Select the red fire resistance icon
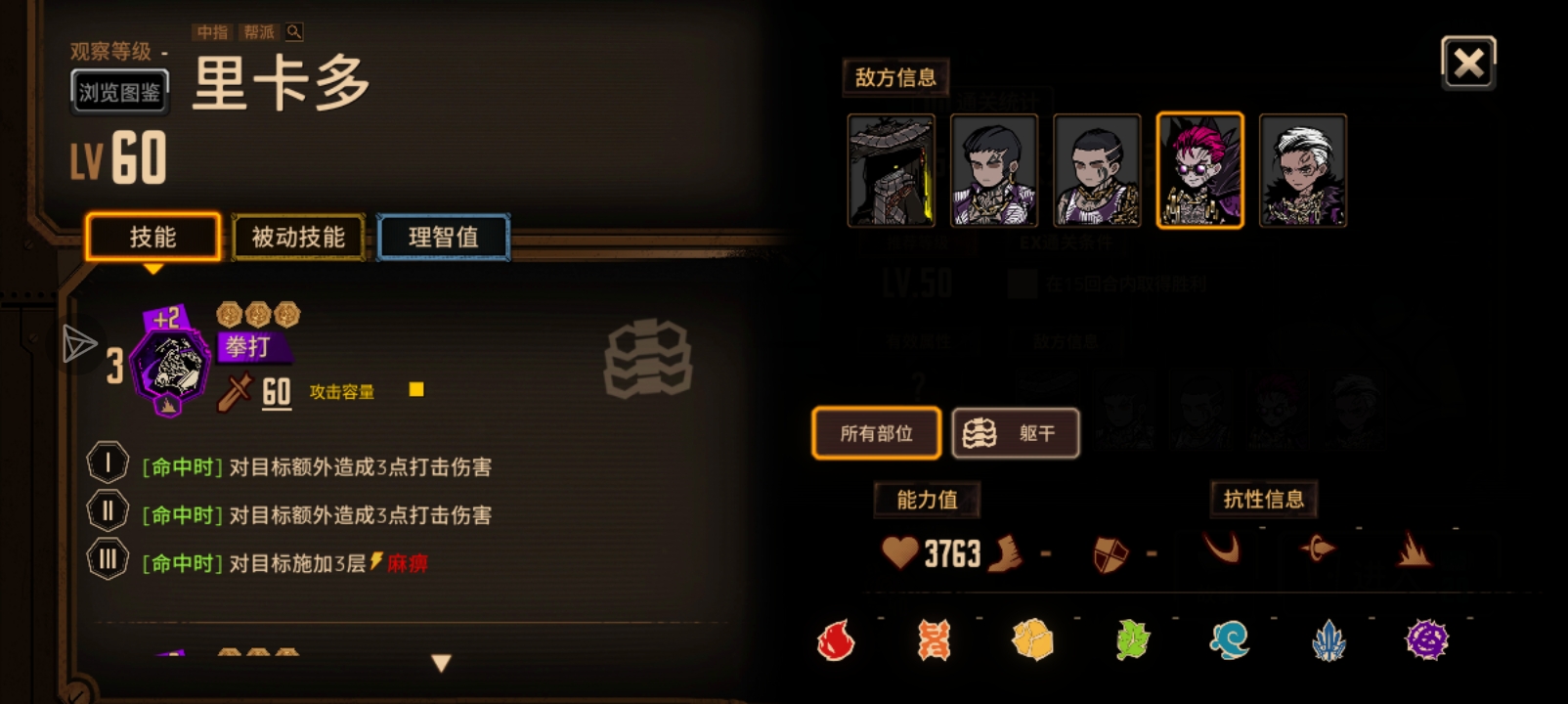 836,640
